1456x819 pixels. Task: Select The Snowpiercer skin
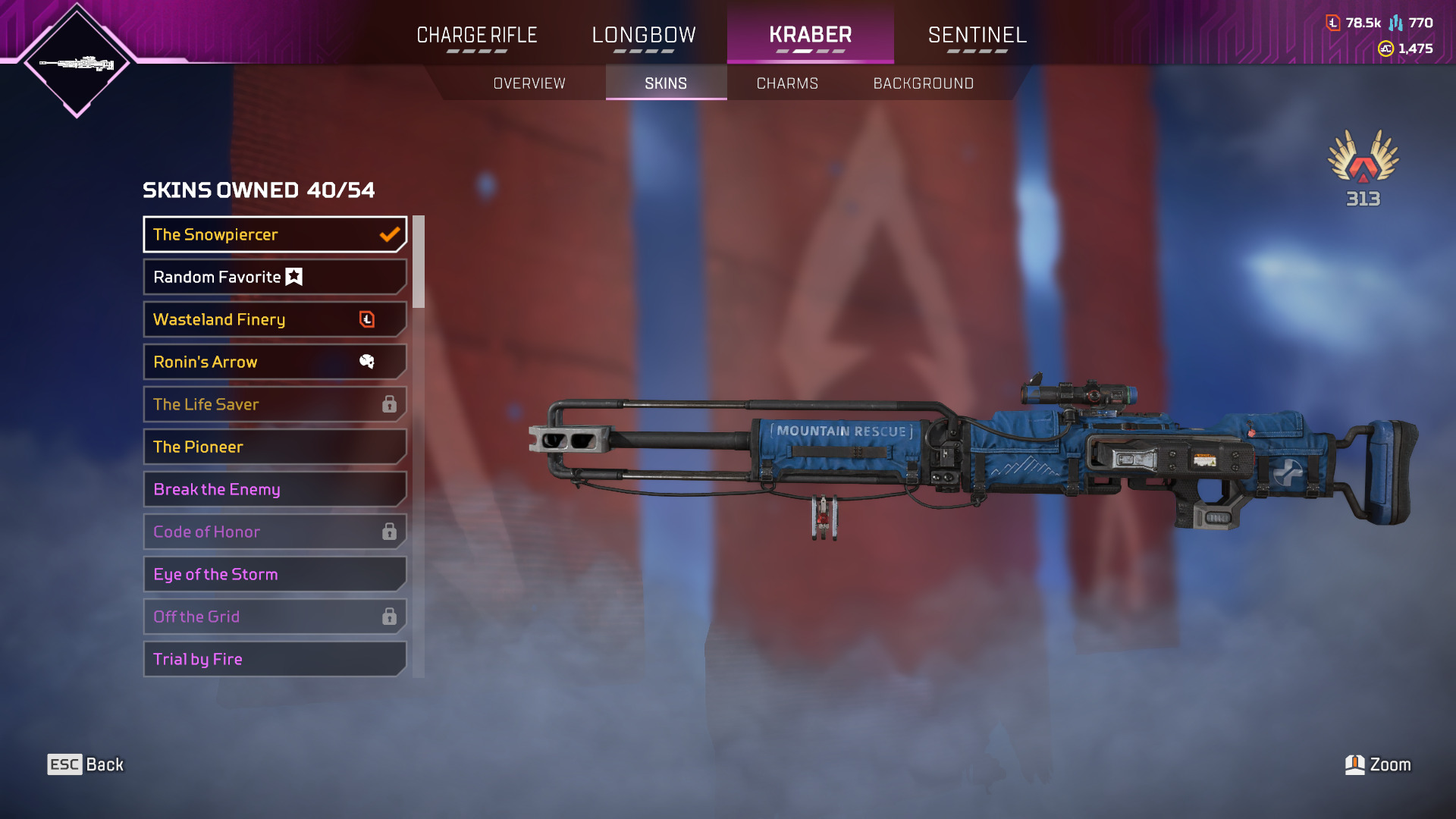(275, 234)
